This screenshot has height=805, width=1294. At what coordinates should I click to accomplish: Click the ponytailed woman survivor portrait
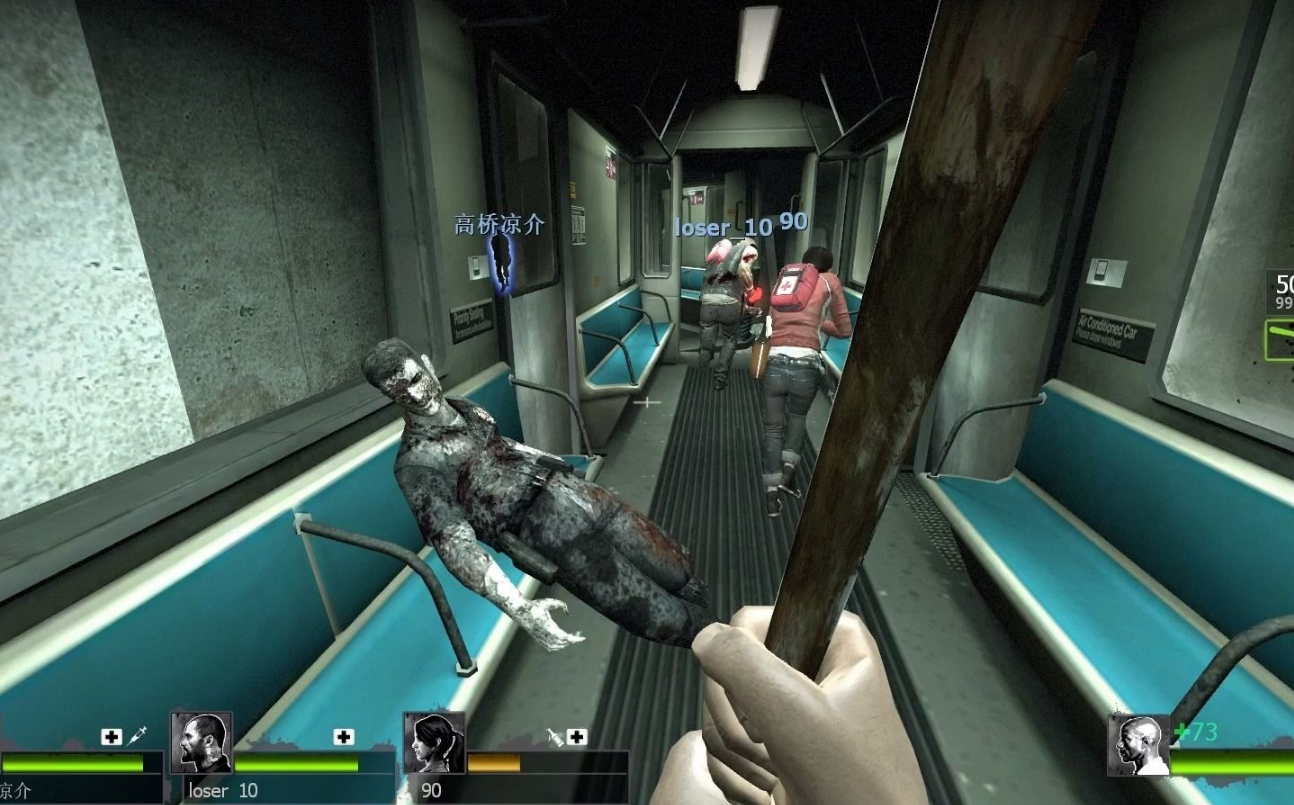point(434,743)
